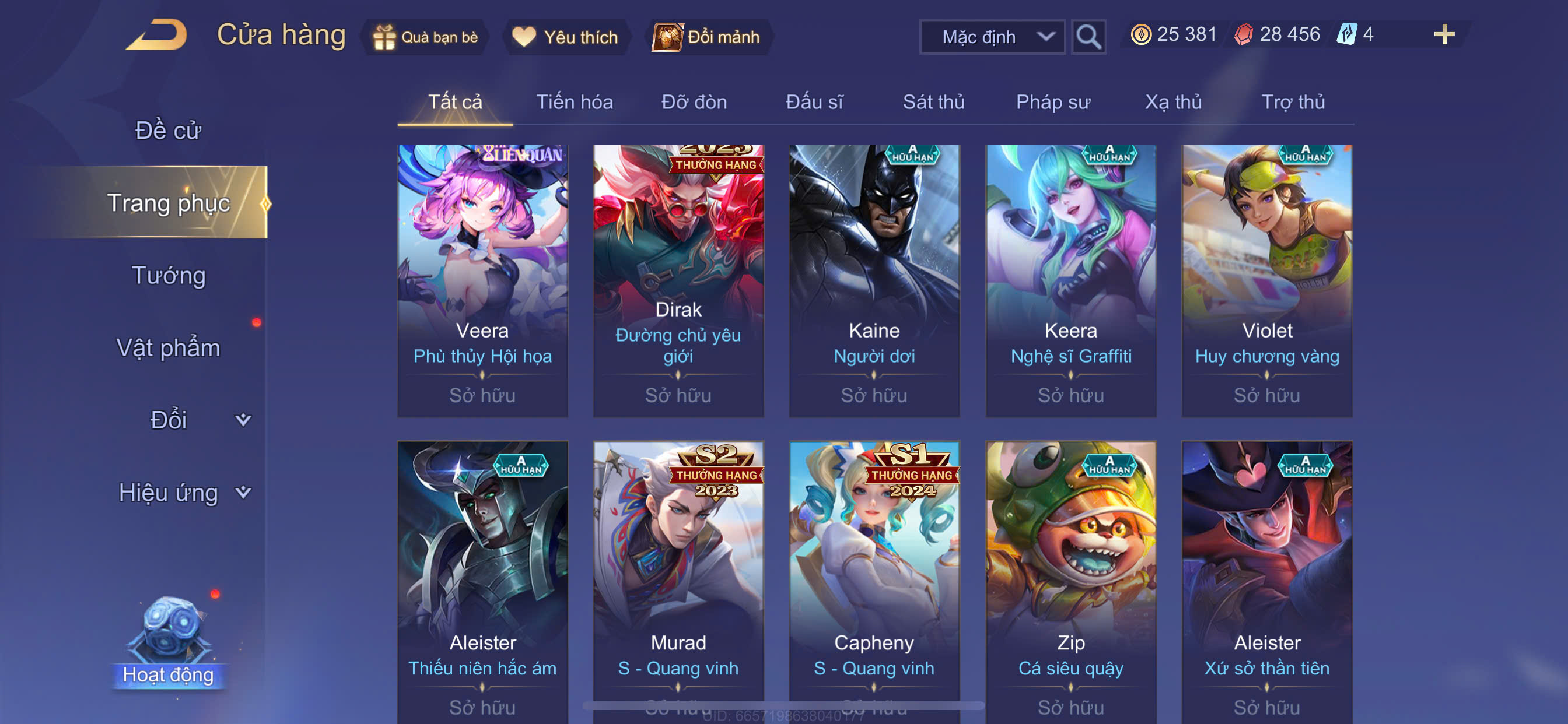Switch to the Đỡ đòn tab
Image resolution: width=1568 pixels, height=724 pixels.
click(694, 102)
